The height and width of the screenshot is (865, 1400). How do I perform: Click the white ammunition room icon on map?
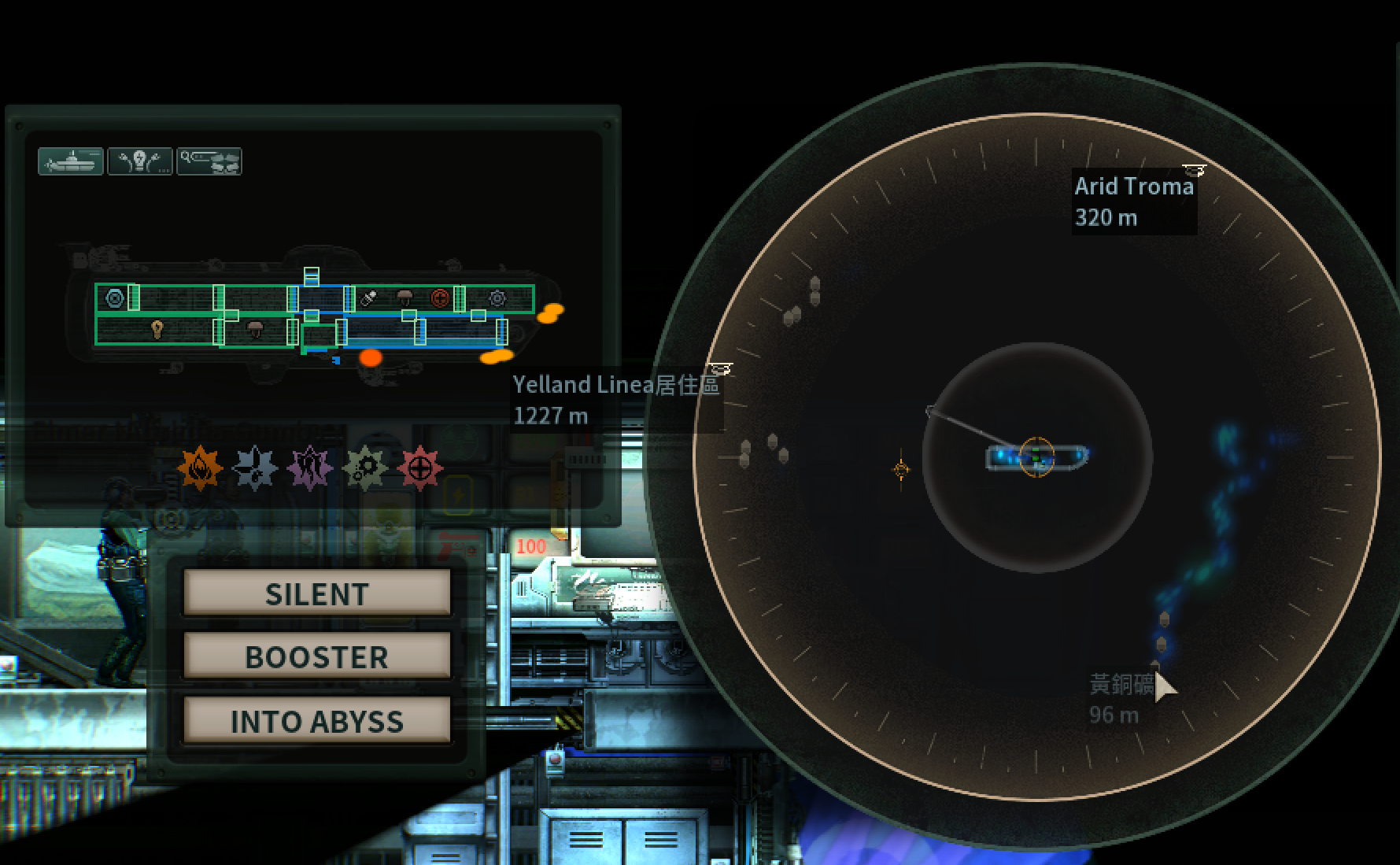(368, 298)
